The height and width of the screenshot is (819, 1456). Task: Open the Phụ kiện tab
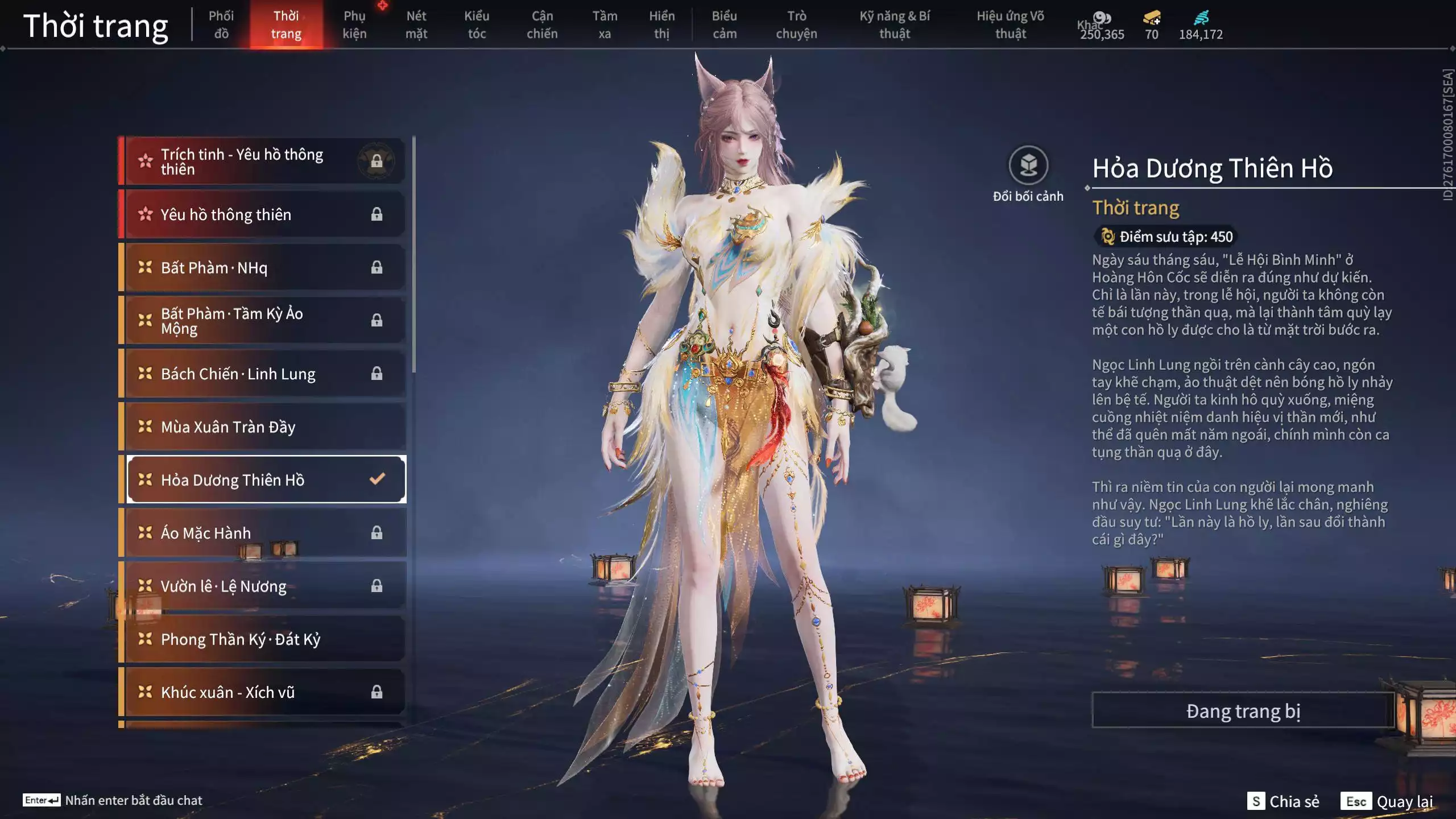coord(354,25)
